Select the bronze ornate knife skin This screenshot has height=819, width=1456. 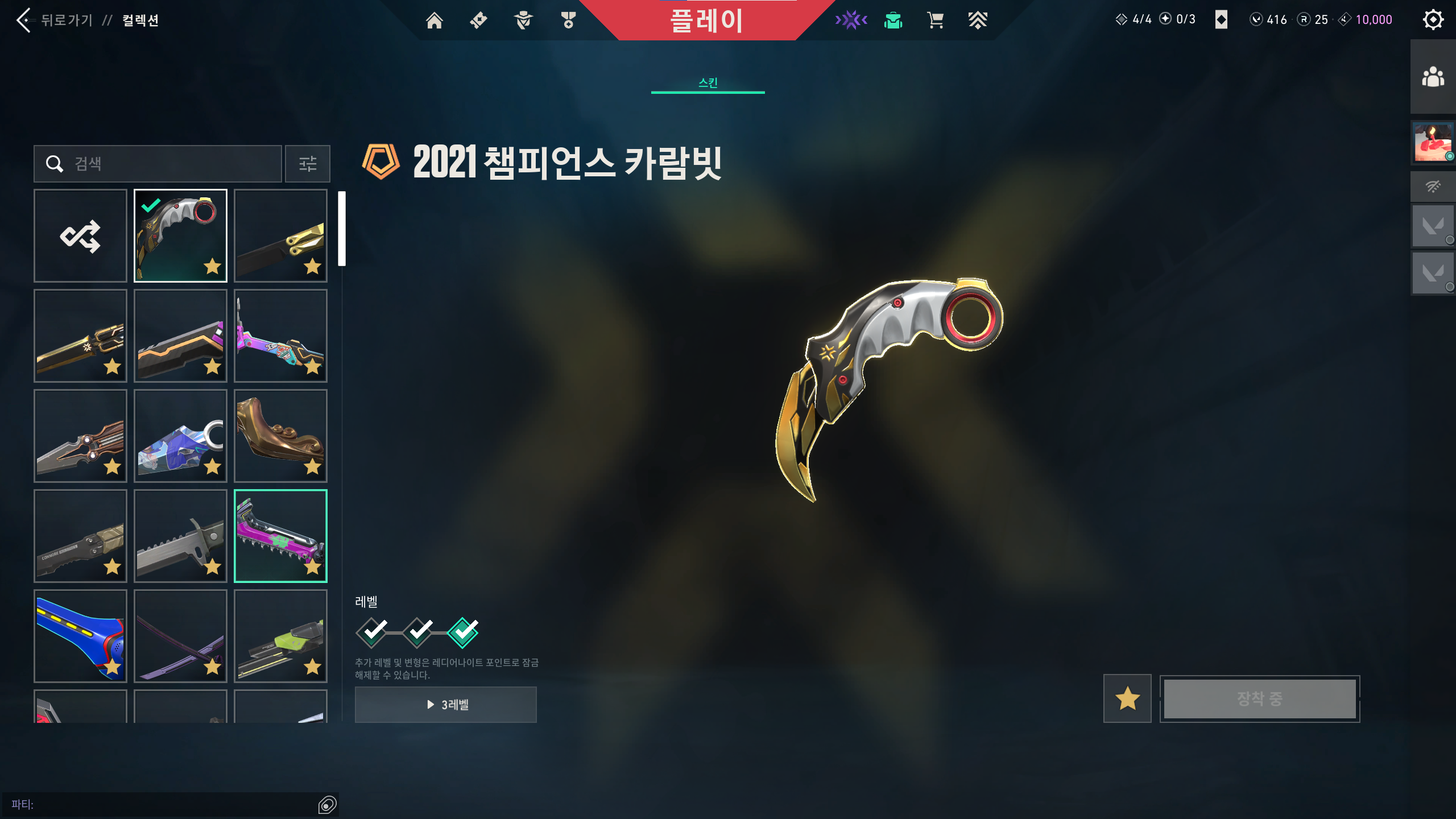[x=280, y=436]
